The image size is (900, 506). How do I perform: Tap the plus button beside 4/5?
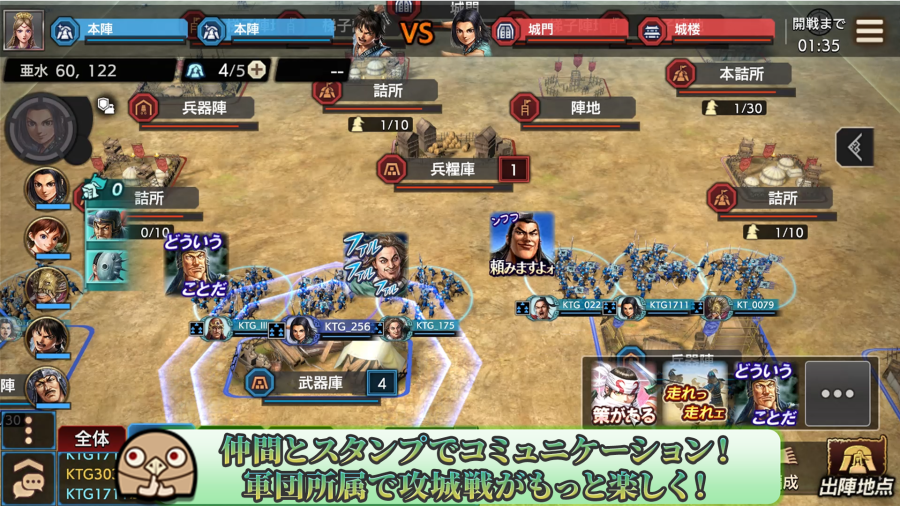[x=257, y=70]
